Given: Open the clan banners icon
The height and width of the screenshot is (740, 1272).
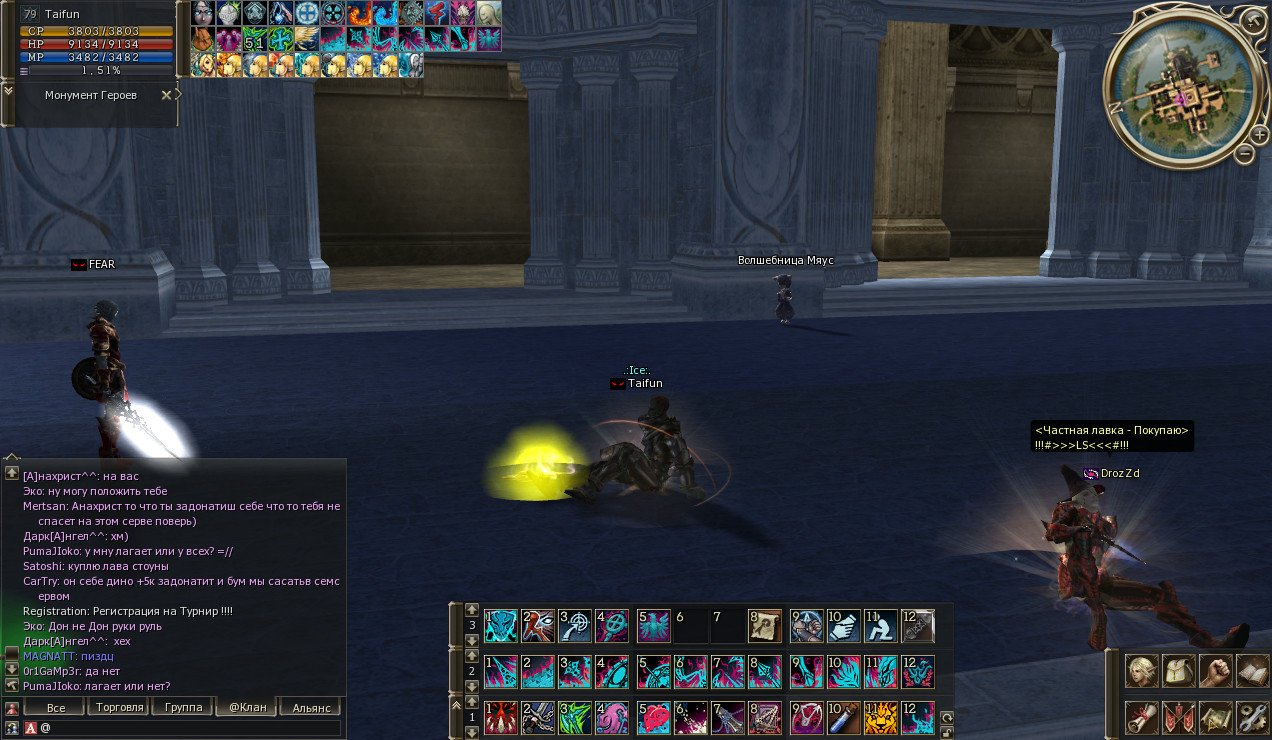Looking at the screenshot, I should coord(1179,717).
